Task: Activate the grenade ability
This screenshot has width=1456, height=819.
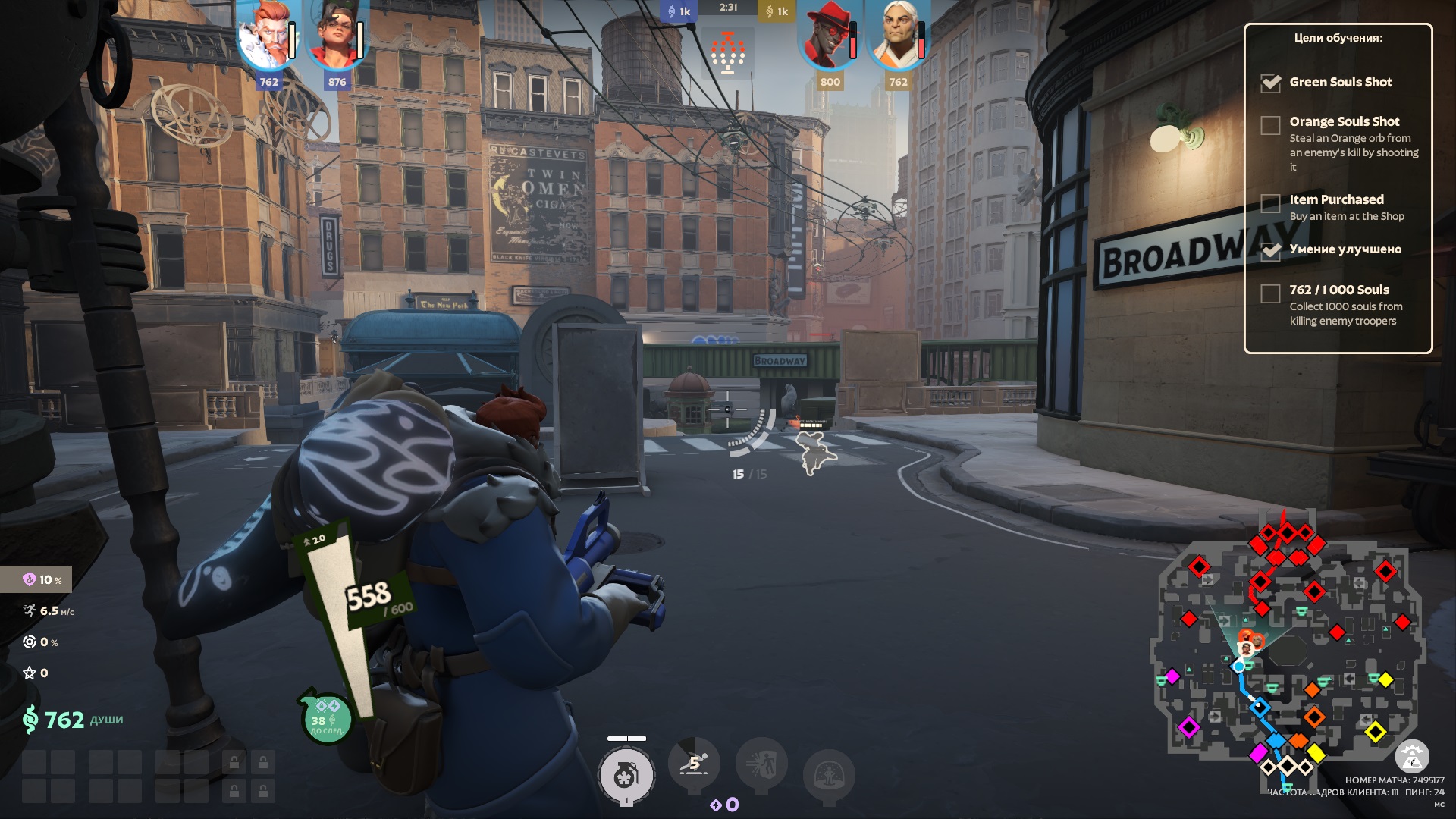Action: [626, 775]
